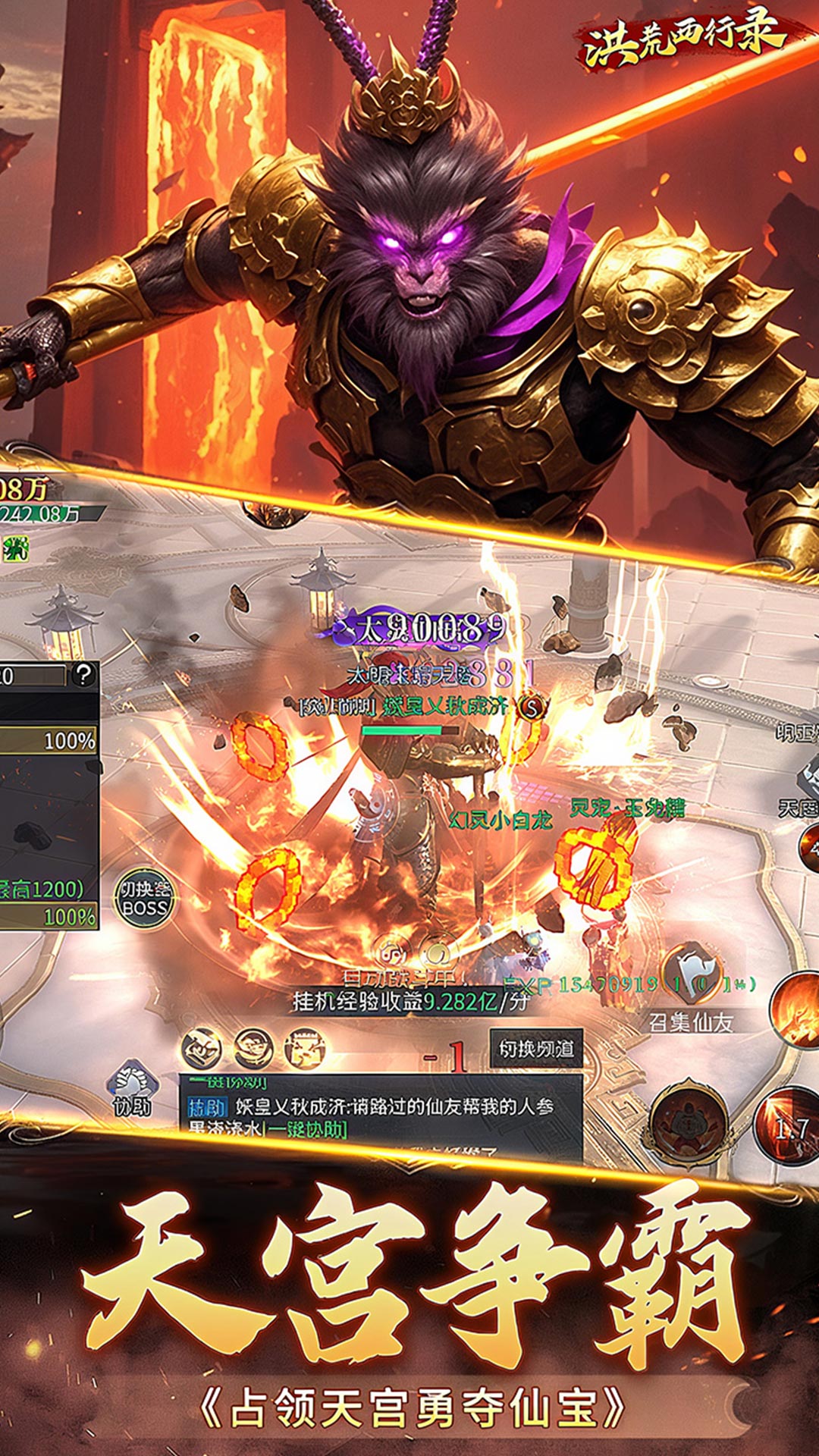
Task: Open the question mark help icon
Action: 83,673
